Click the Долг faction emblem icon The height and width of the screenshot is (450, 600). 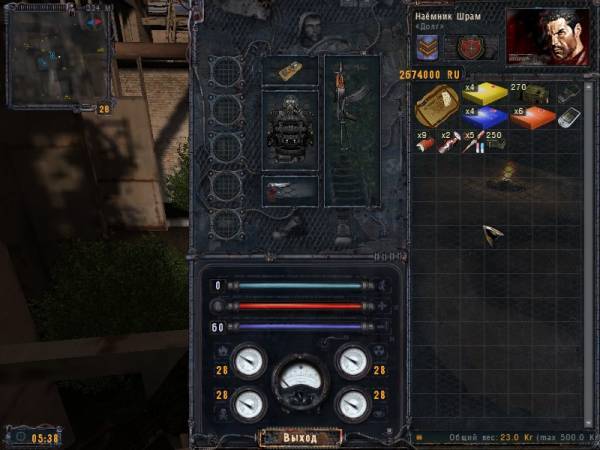click(470, 47)
